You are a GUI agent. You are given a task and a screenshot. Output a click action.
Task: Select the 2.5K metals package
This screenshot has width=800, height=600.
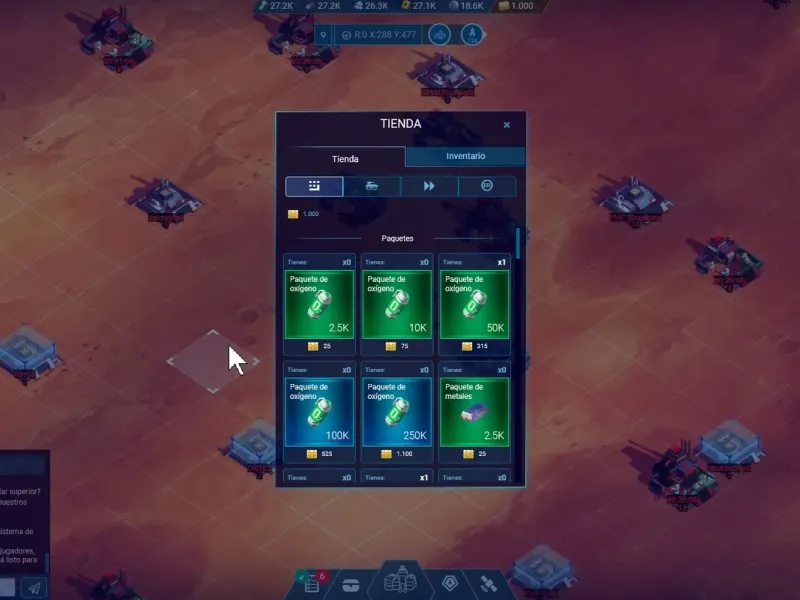click(474, 411)
